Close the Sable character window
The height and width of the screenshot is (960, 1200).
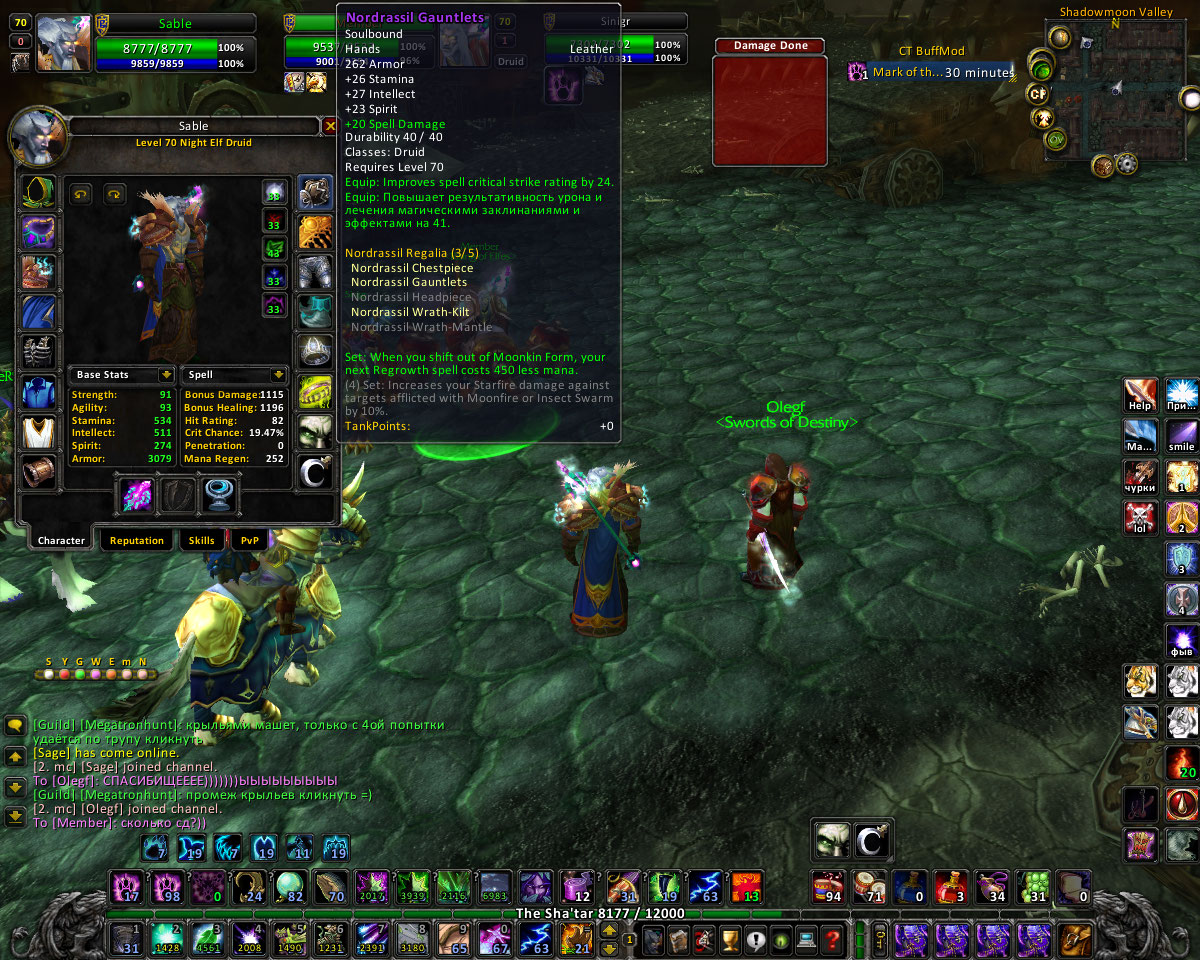330,126
